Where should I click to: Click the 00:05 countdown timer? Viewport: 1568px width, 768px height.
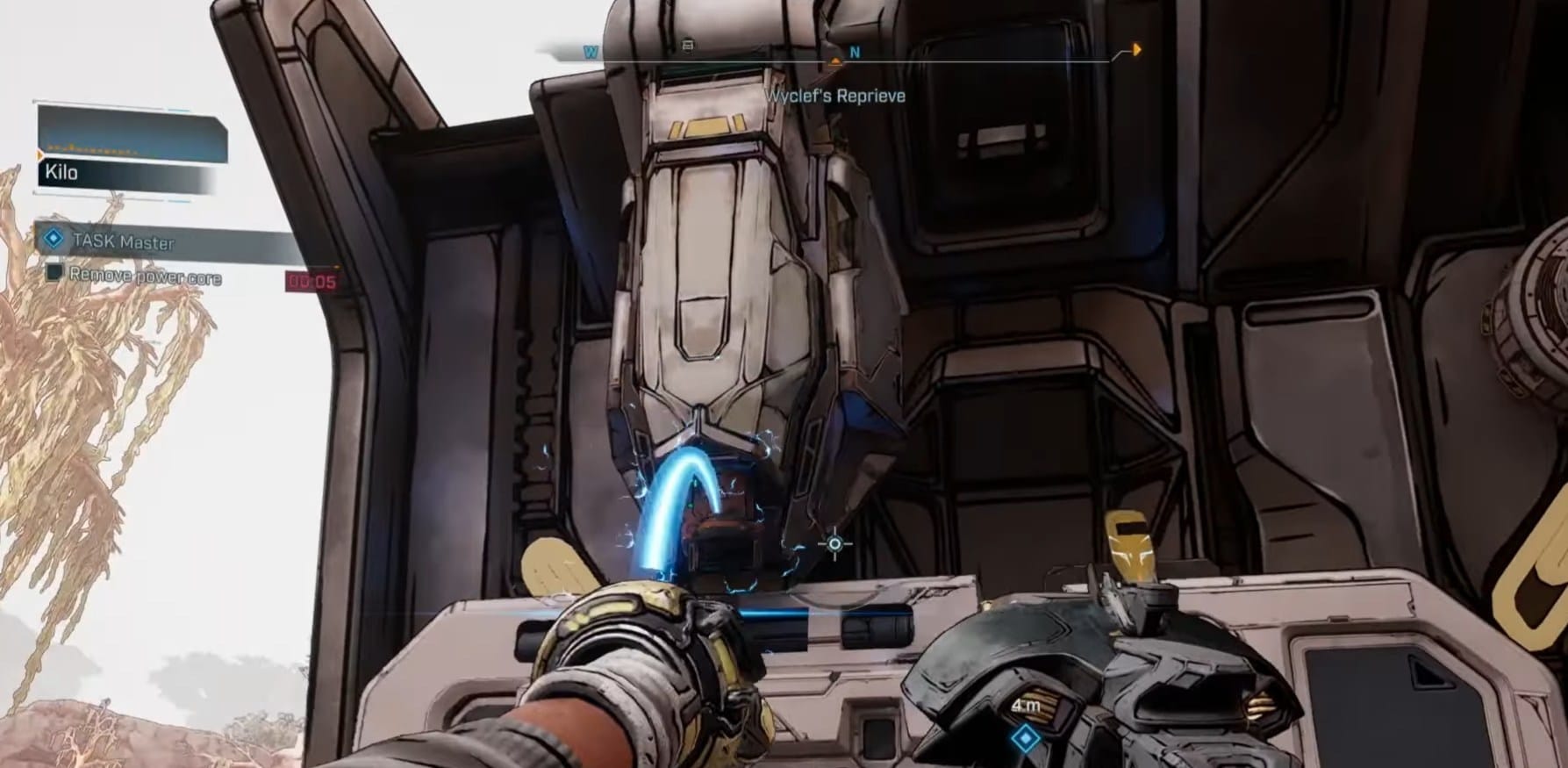click(313, 279)
